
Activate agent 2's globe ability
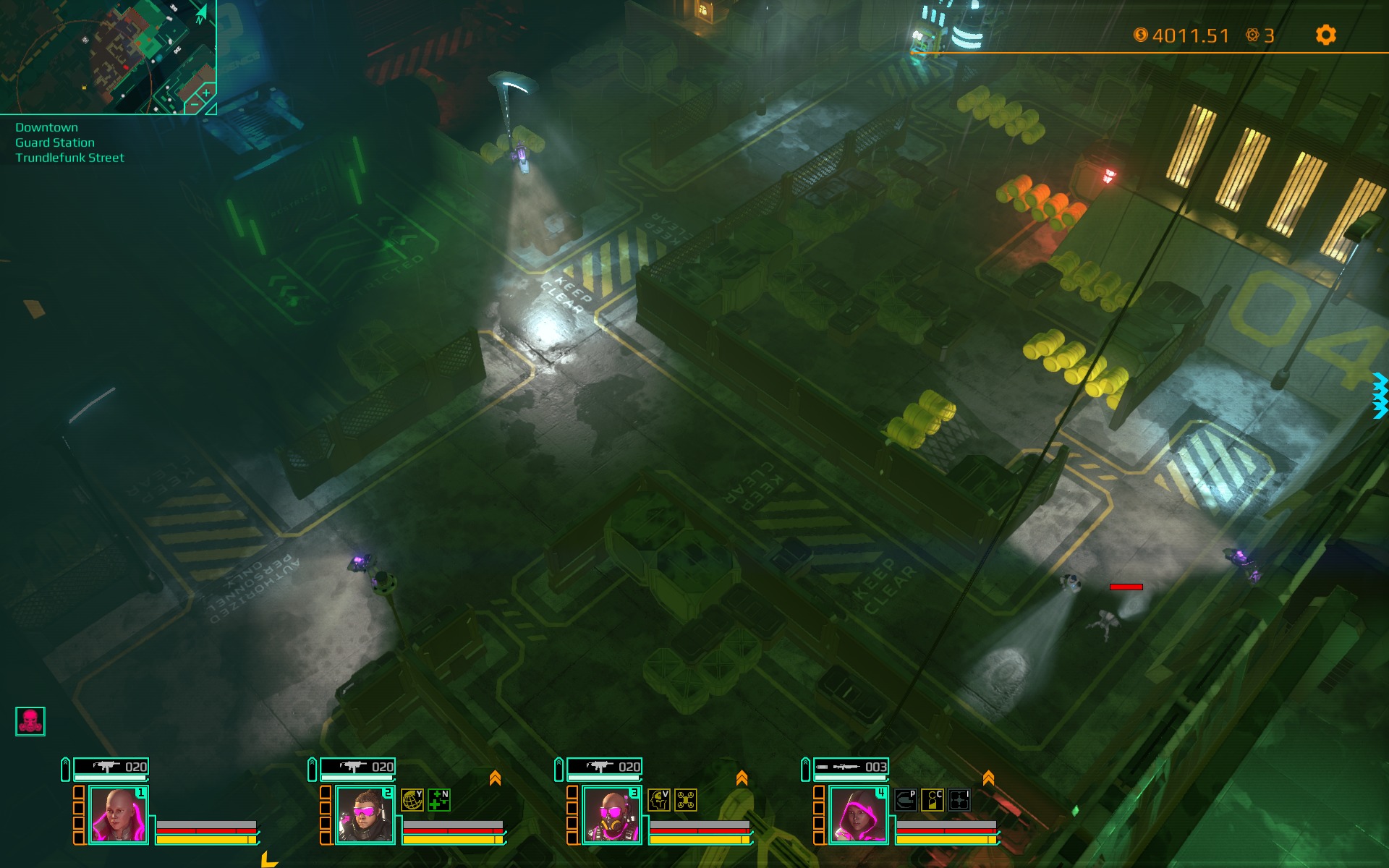pos(412,800)
